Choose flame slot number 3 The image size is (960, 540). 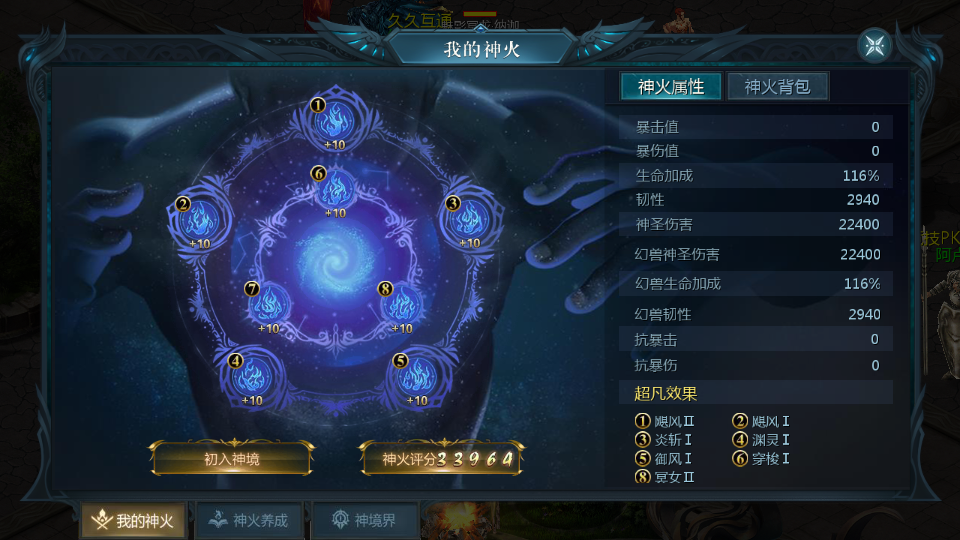[x=468, y=218]
